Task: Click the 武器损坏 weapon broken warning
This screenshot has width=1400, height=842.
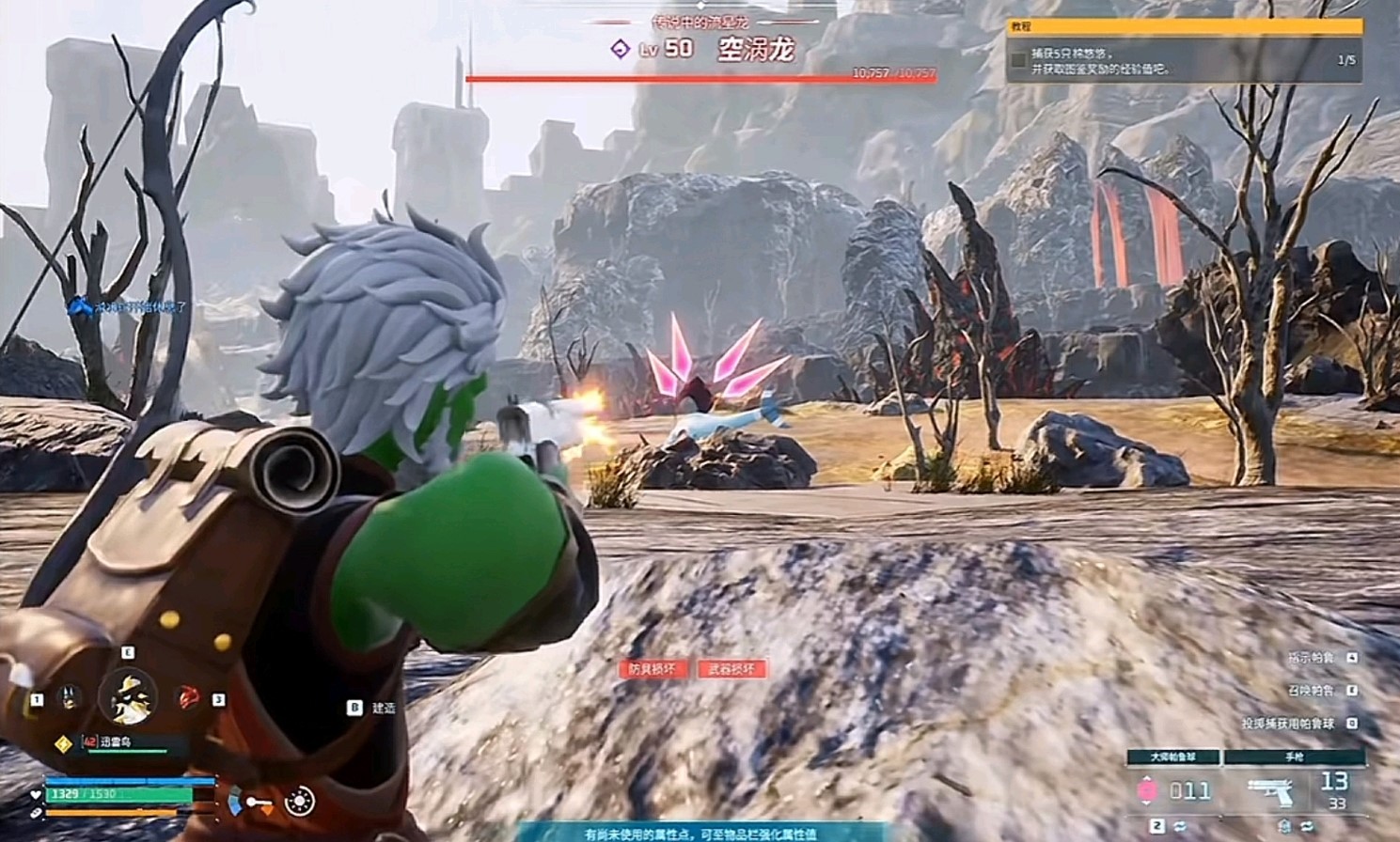Action: tap(731, 669)
